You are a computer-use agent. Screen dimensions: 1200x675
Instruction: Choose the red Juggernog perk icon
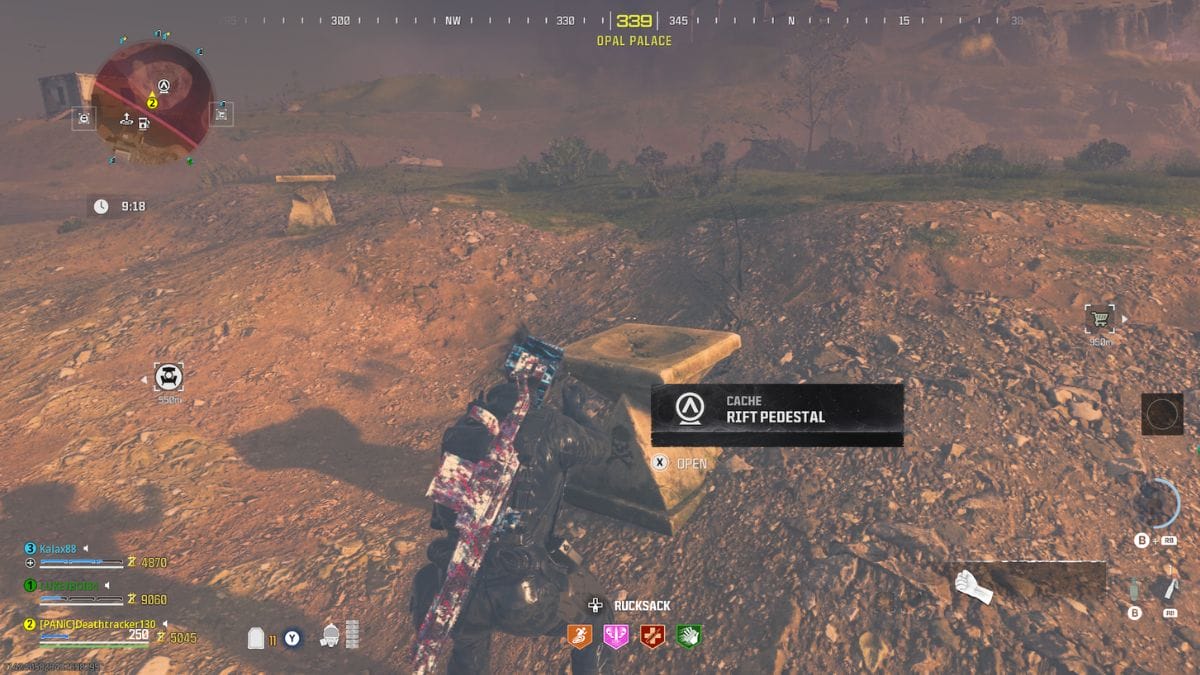[x=652, y=636]
